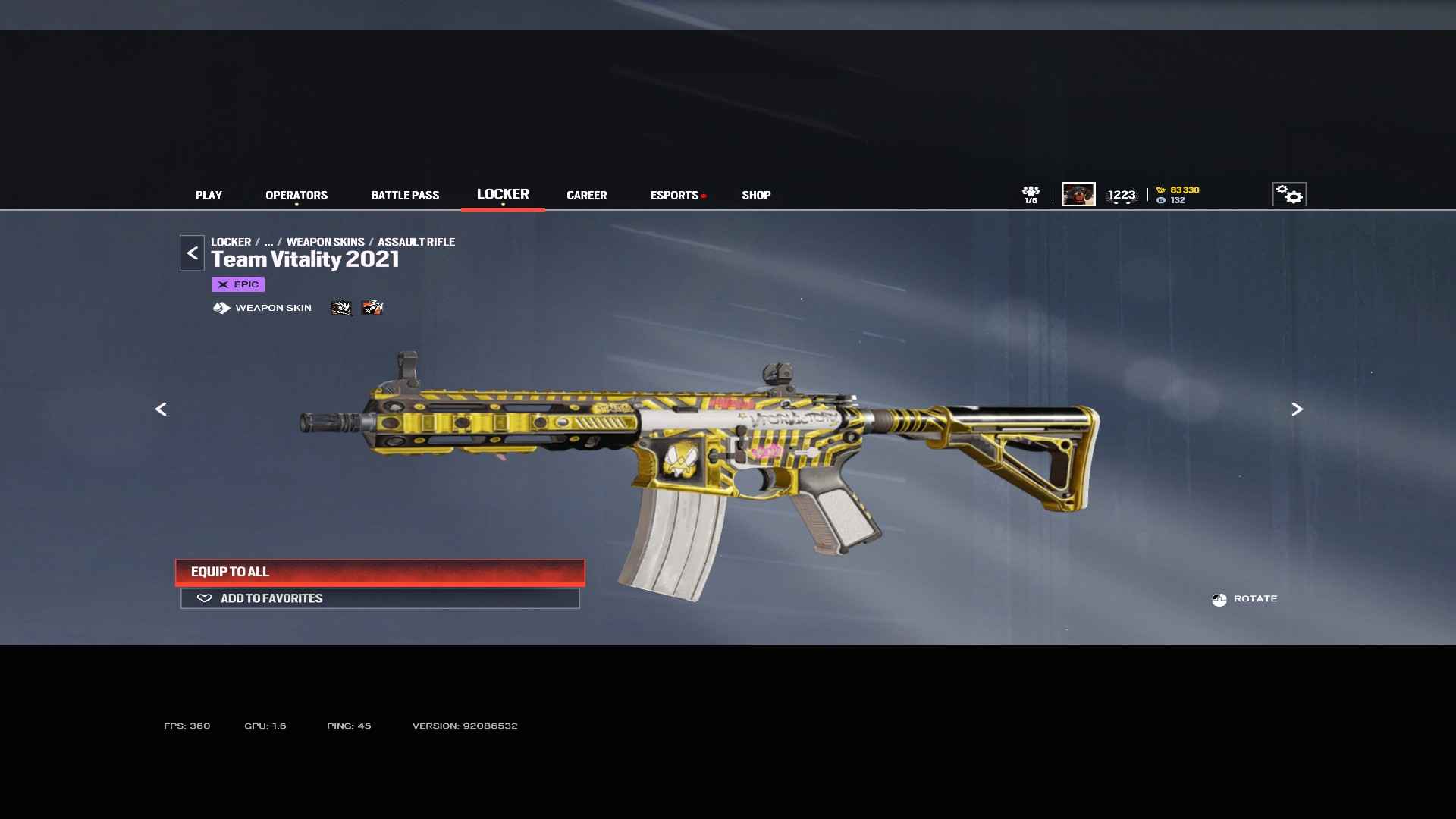Select the Locker tab
1456x819 pixels.
tap(503, 194)
